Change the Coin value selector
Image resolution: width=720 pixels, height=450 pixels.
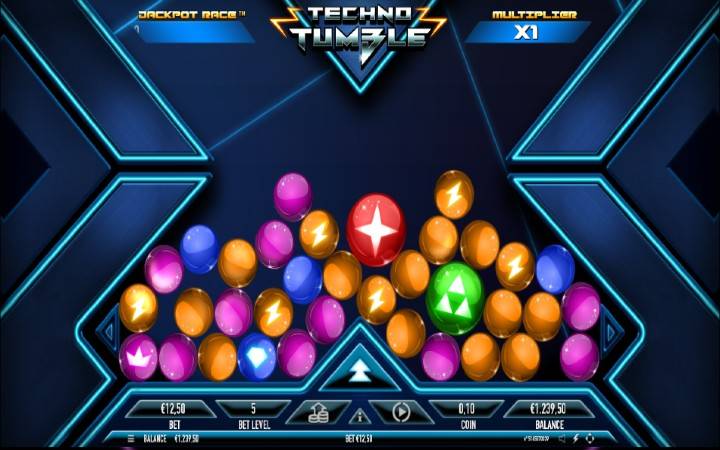point(466,409)
